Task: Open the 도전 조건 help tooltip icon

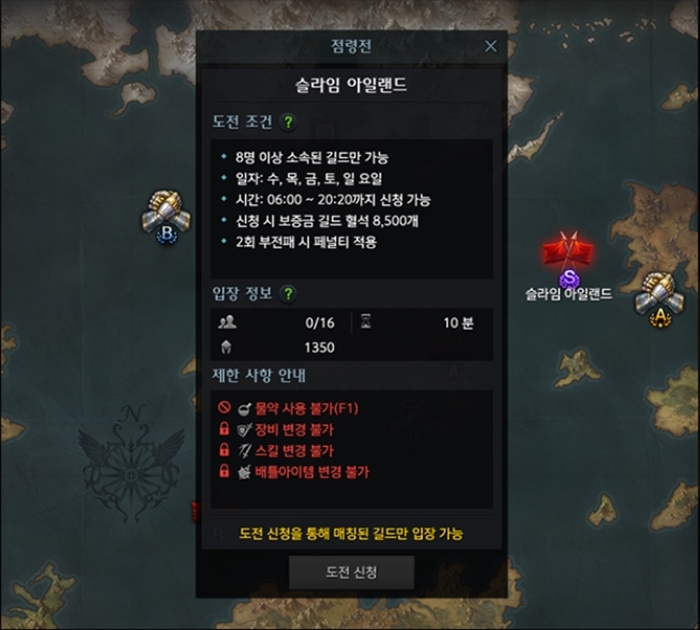Action: tap(288, 122)
